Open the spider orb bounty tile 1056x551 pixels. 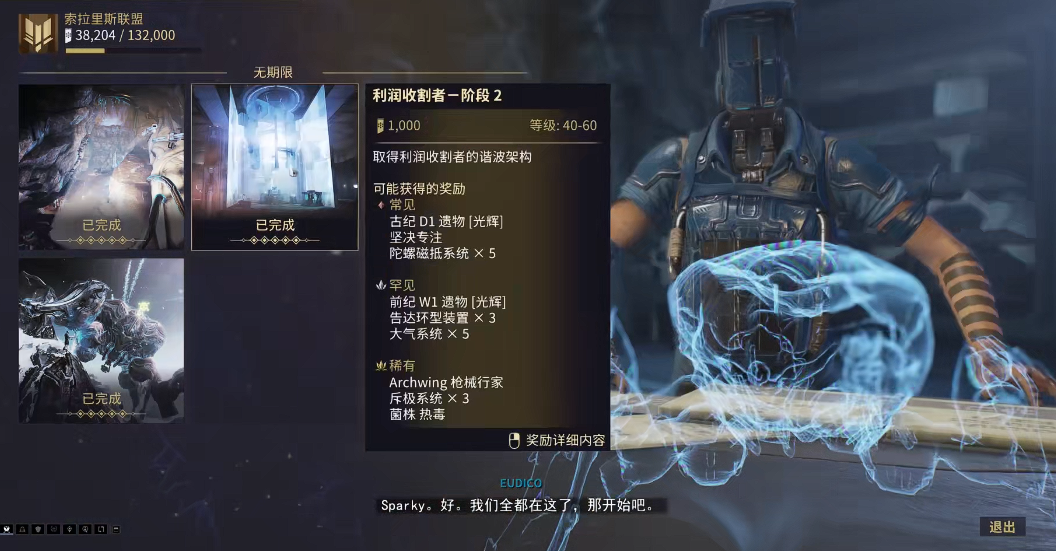click(101, 340)
